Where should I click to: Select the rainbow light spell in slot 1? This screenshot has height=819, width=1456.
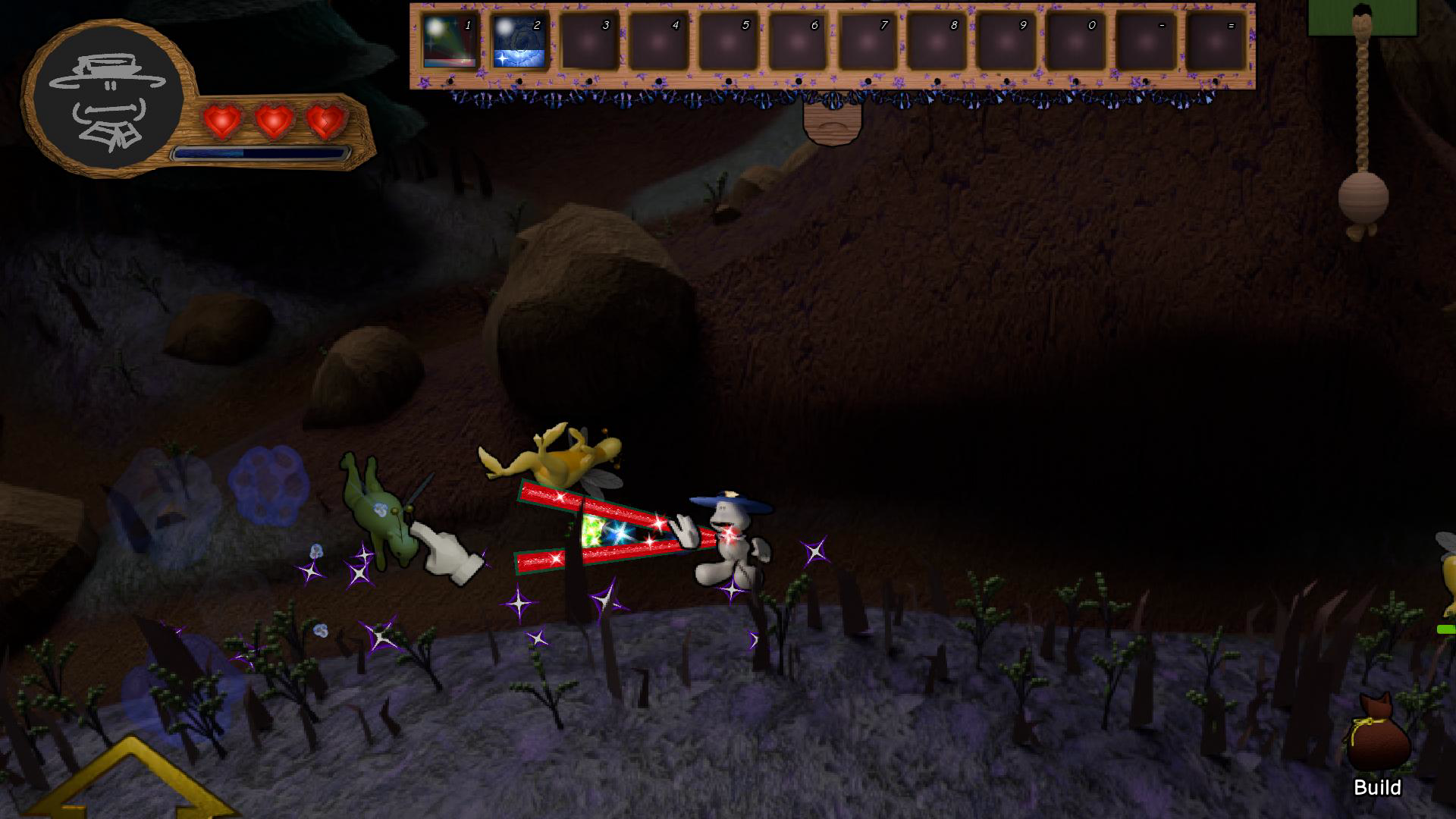click(x=450, y=42)
